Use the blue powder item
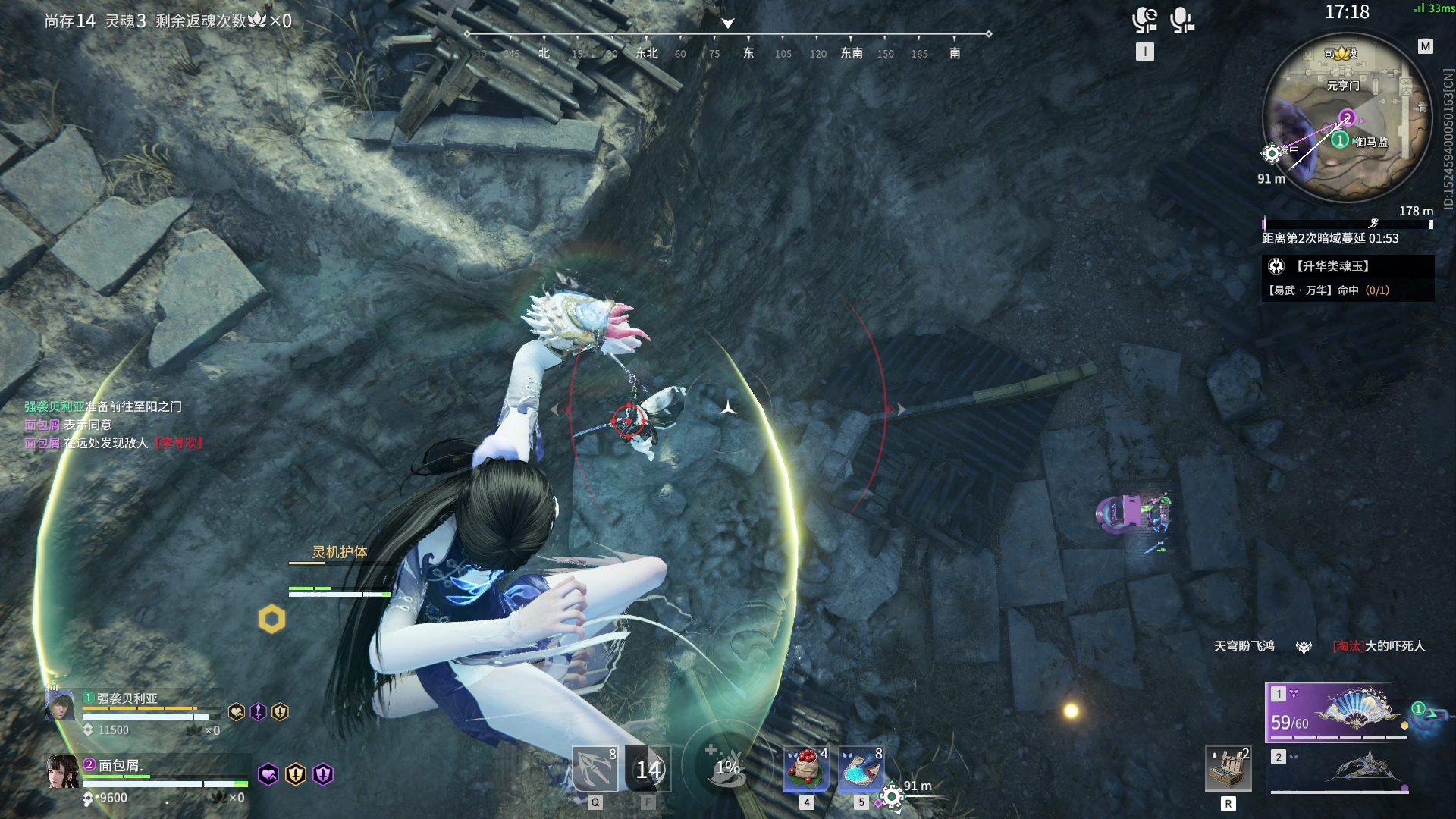 tap(861, 768)
